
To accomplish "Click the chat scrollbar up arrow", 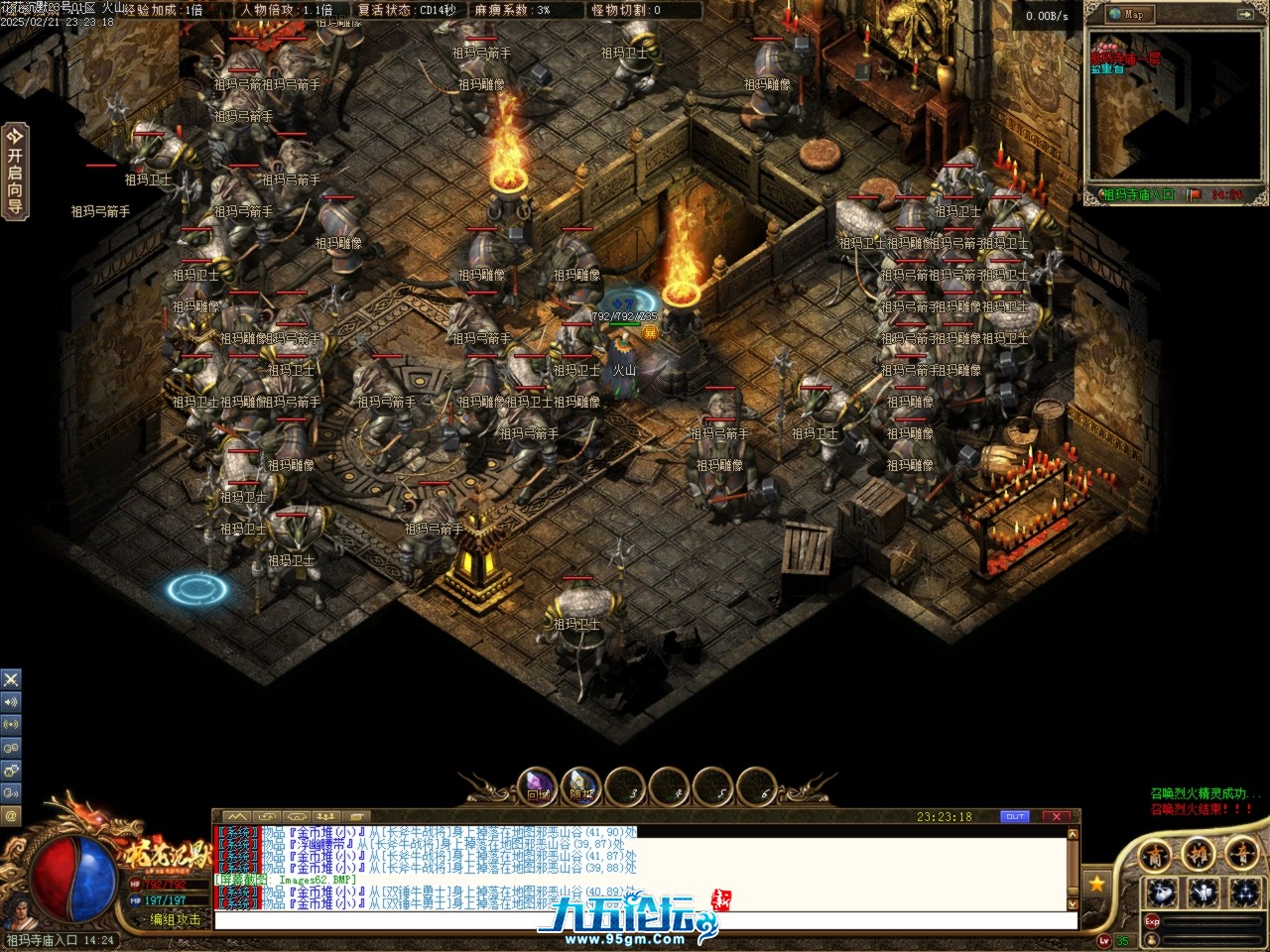I will coord(1073,835).
